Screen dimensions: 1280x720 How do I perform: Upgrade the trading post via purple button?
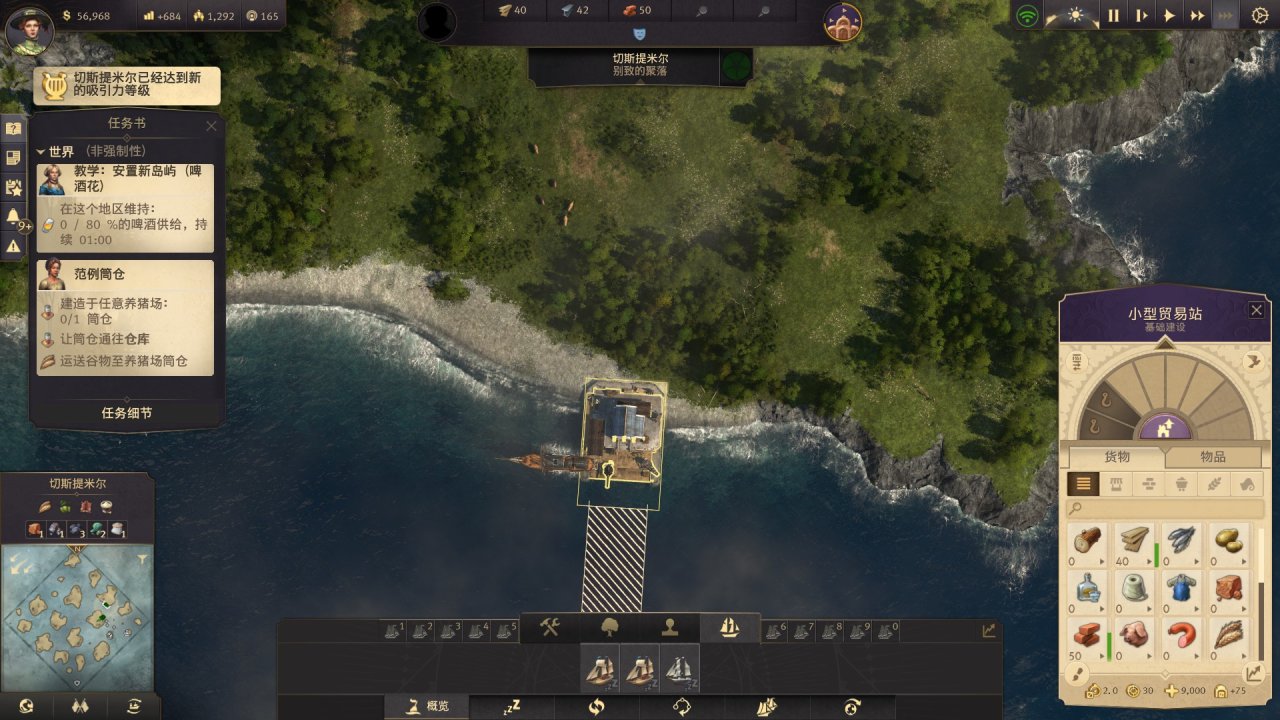coord(1164,428)
